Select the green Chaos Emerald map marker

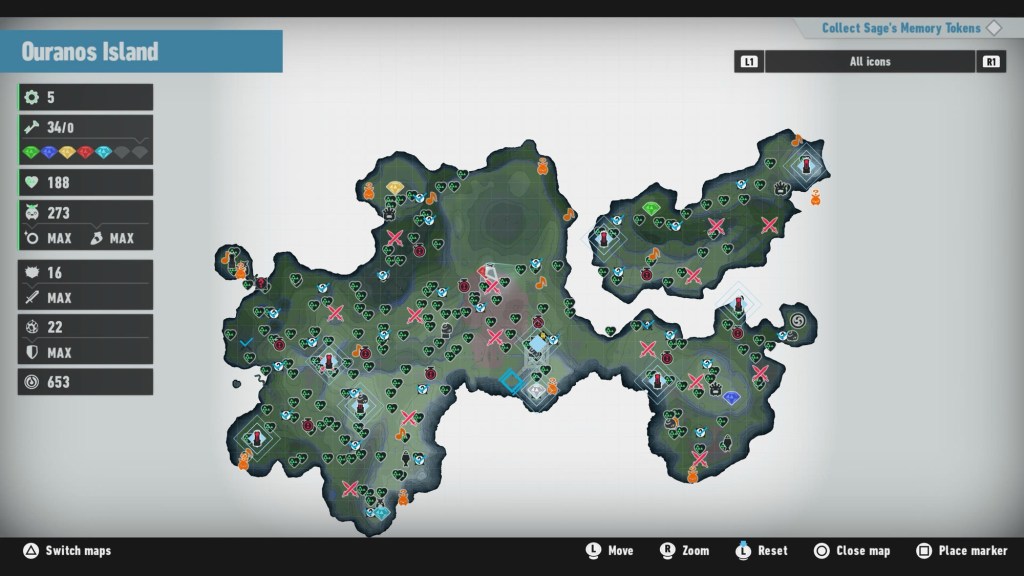652,208
